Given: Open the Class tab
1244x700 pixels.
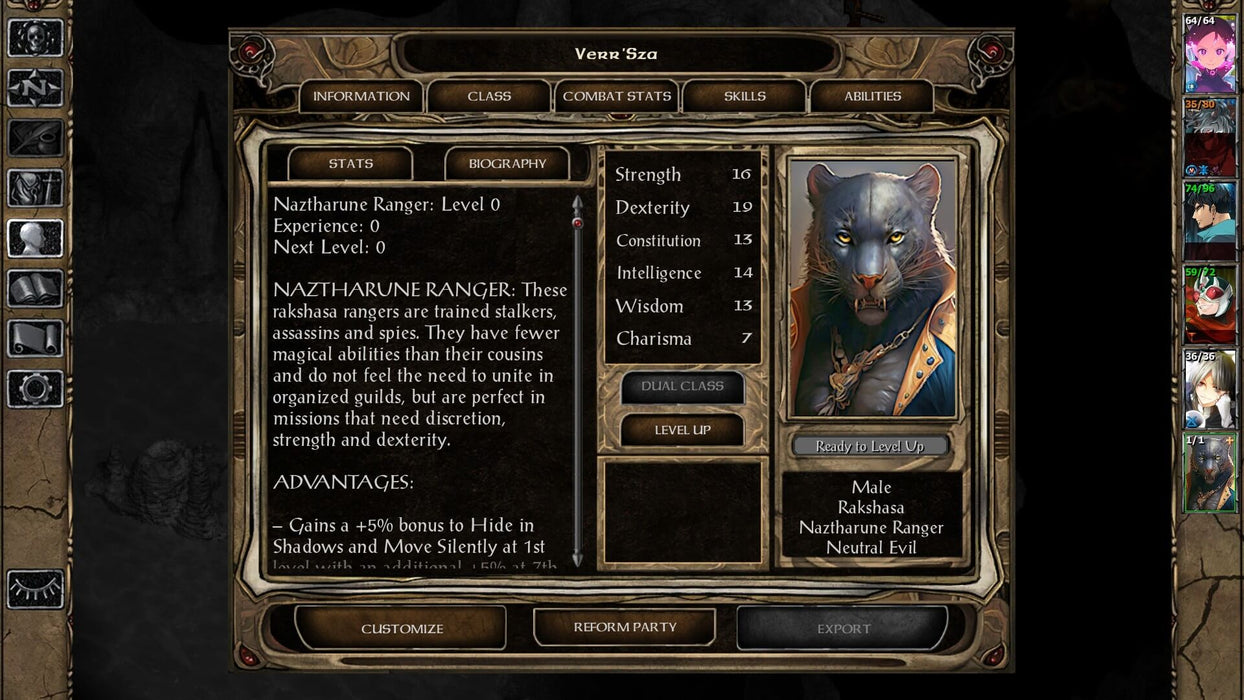Looking at the screenshot, I should point(489,97).
